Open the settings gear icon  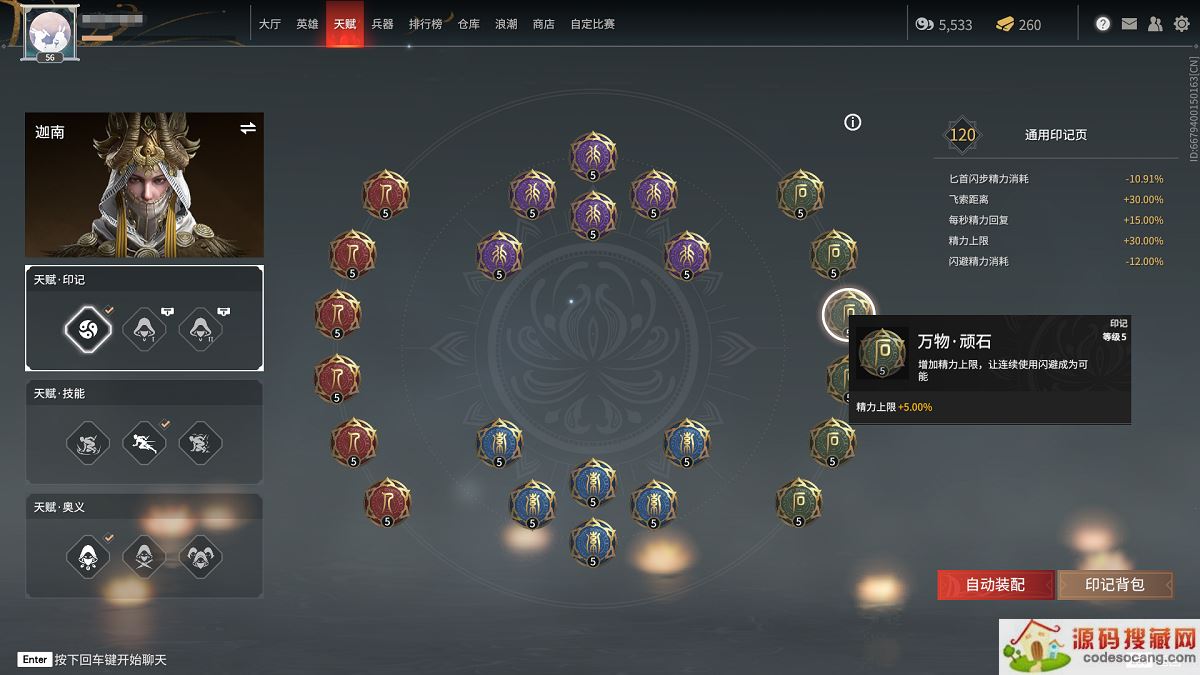[1181, 24]
